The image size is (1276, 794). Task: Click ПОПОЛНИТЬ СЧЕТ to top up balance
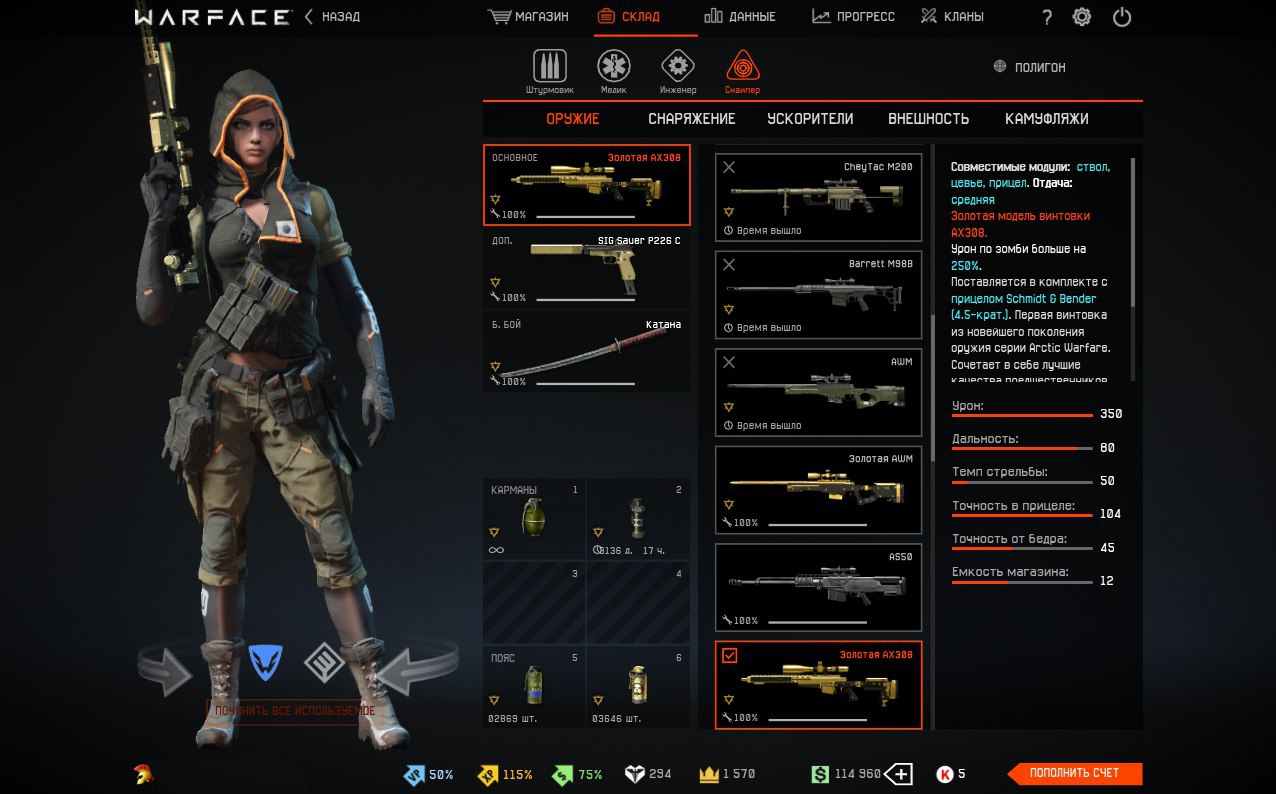(1076, 773)
